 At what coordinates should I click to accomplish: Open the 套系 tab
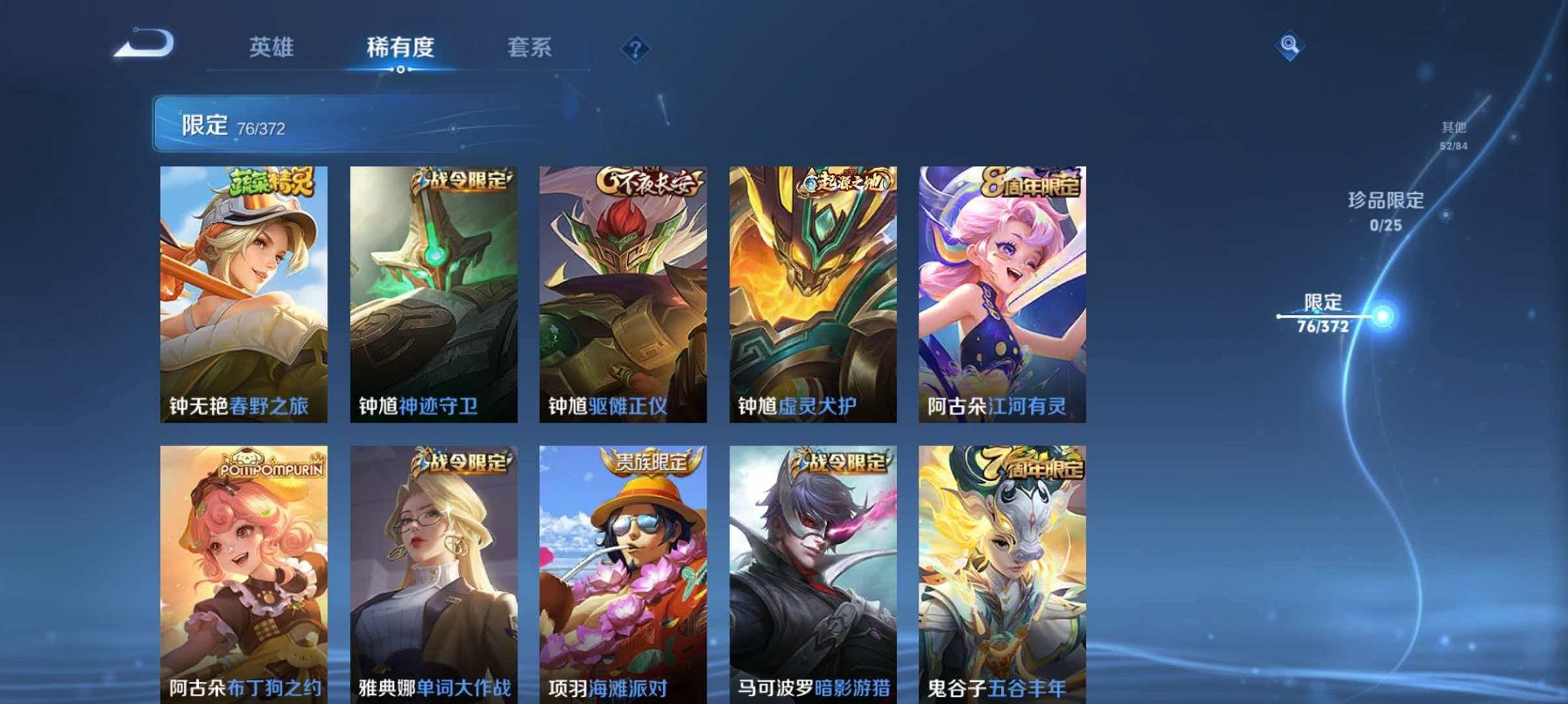pos(532,47)
